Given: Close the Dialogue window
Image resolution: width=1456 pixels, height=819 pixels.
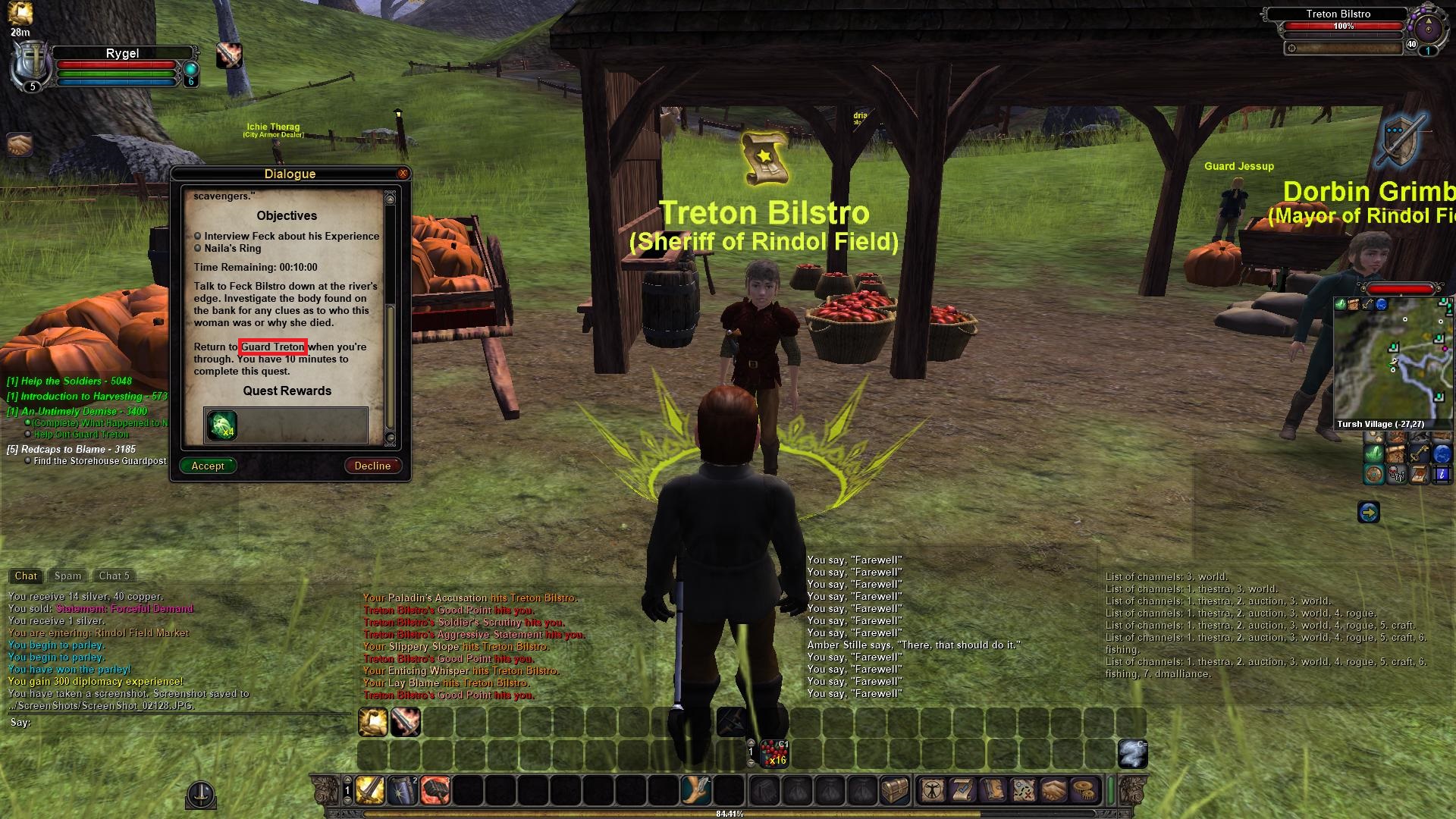Looking at the screenshot, I should pyautogui.click(x=403, y=174).
